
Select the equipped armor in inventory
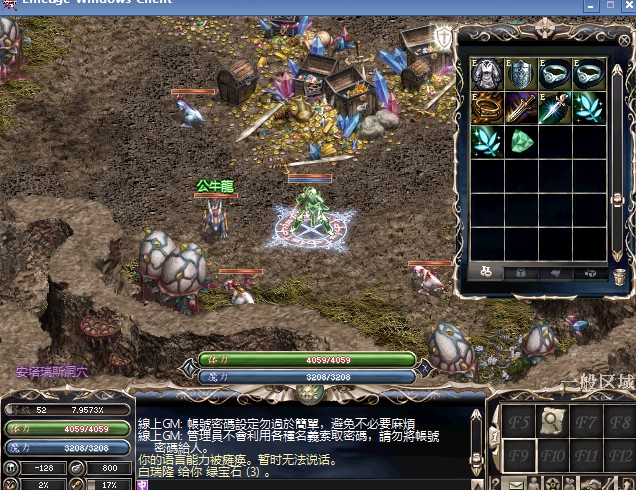coord(487,74)
